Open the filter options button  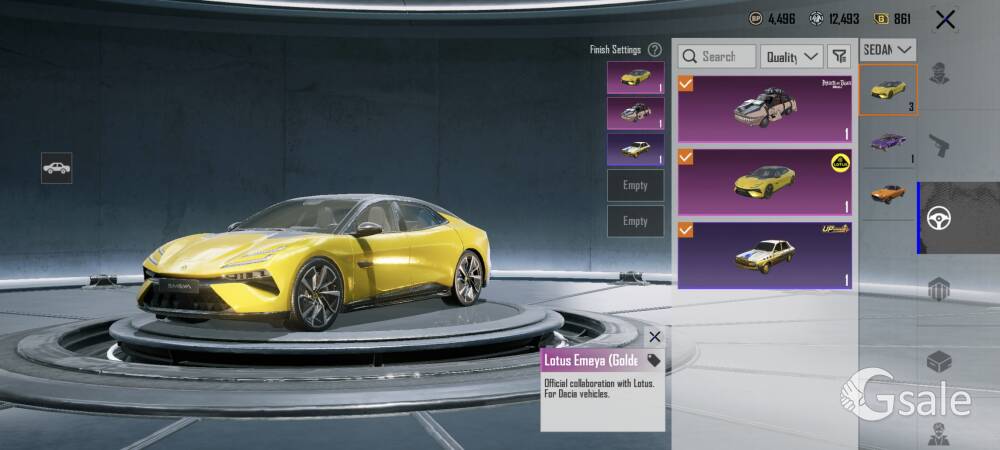pyautogui.click(x=839, y=57)
